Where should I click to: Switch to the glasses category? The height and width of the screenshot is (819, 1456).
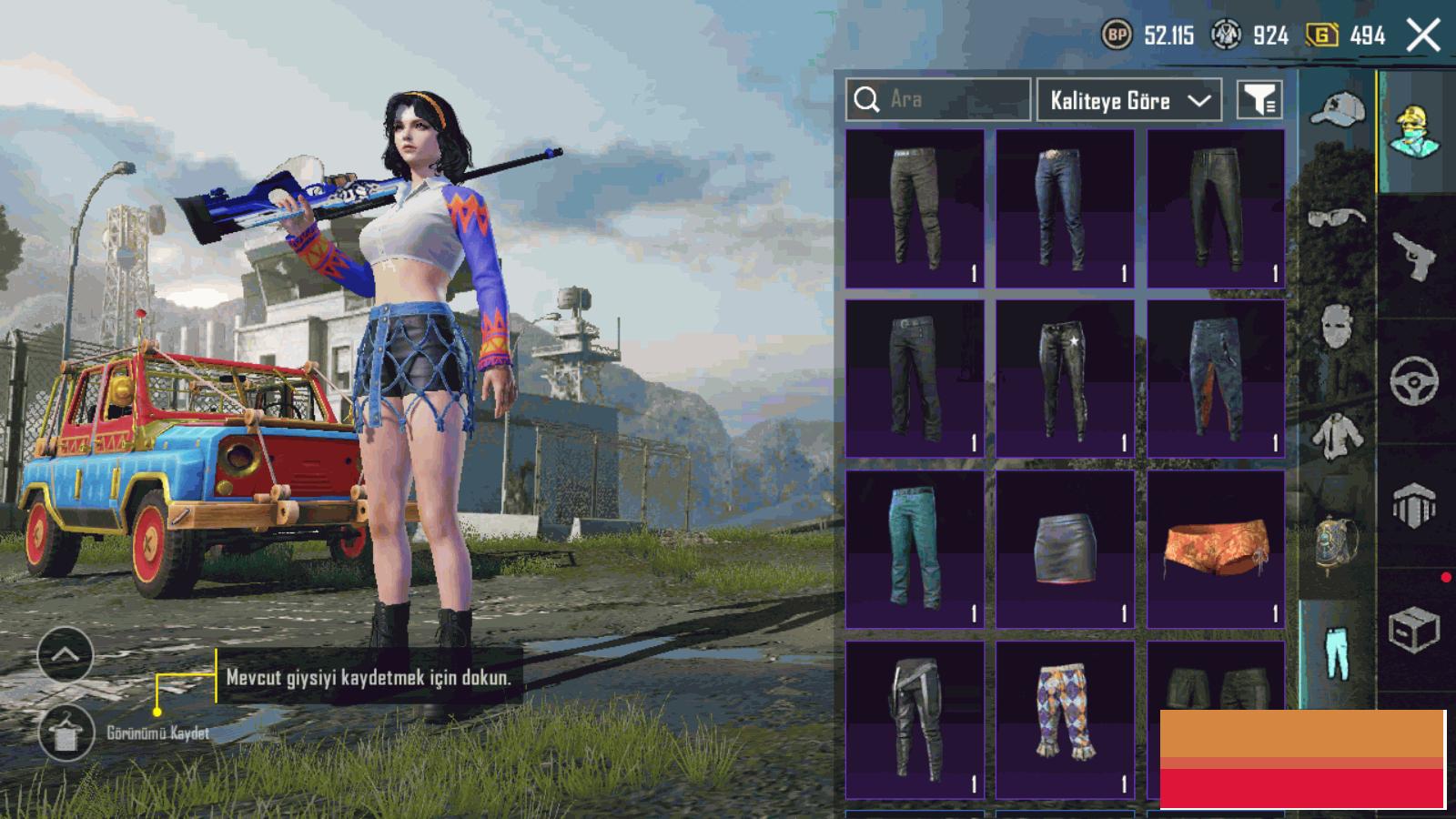click(x=1337, y=217)
